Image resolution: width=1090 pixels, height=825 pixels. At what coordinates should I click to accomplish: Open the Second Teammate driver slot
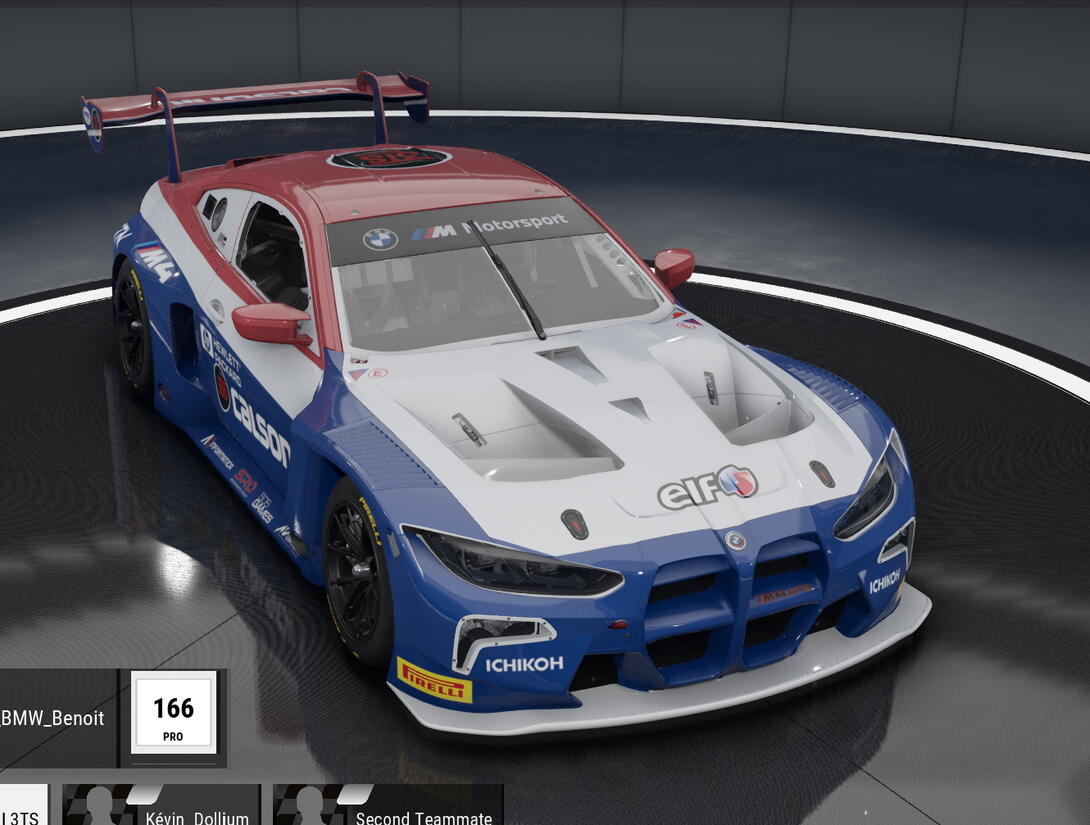[388, 808]
